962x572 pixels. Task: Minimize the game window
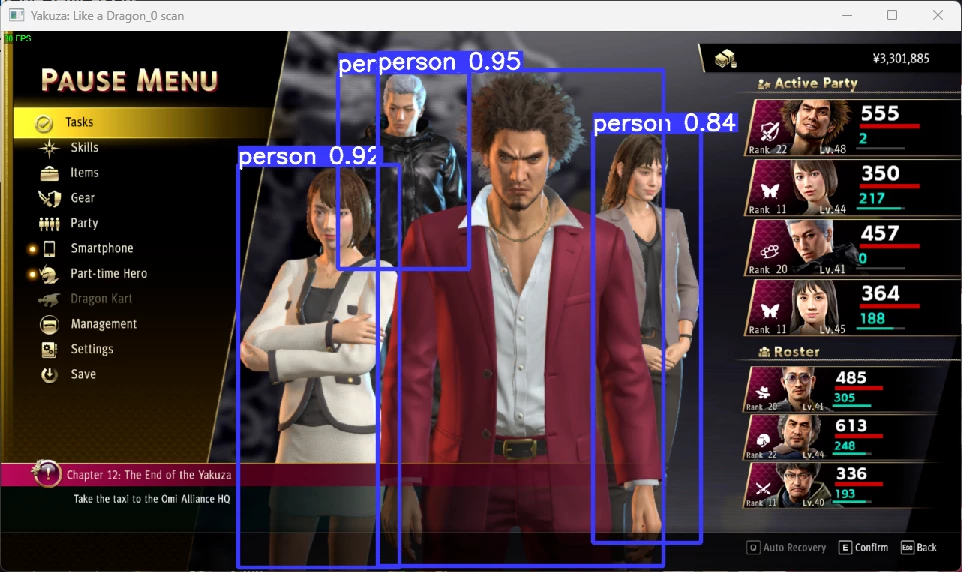coord(847,15)
